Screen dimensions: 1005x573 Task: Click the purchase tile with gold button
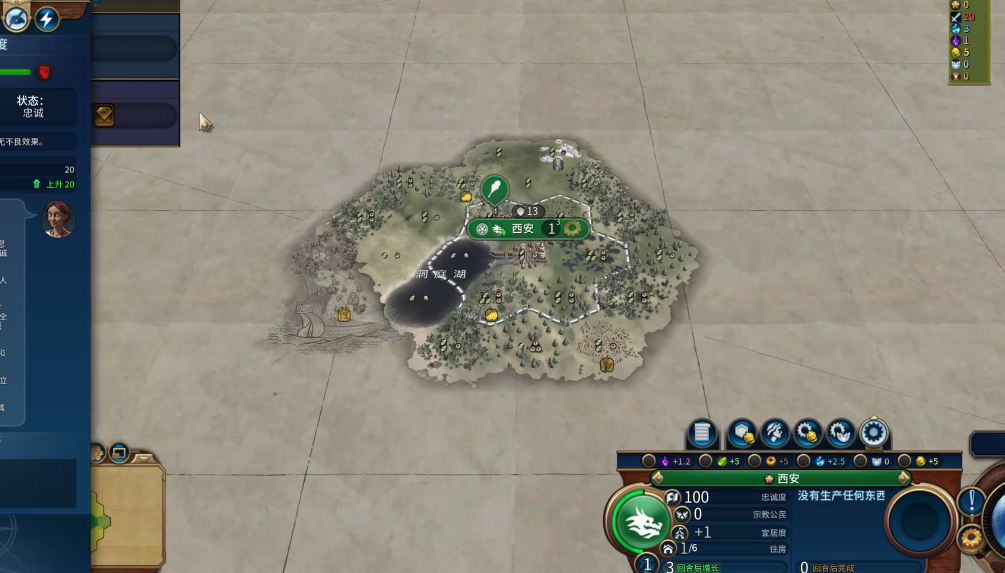click(x=741, y=433)
